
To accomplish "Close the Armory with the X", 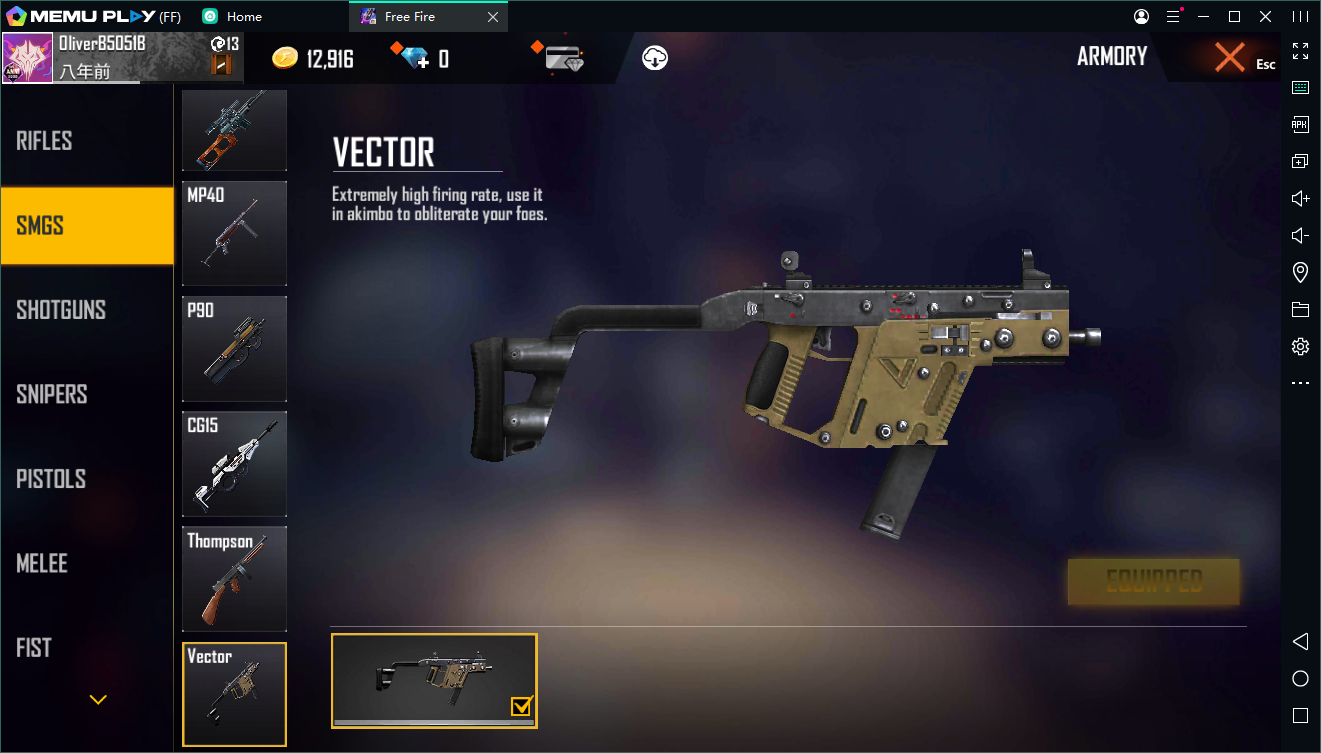I will pyautogui.click(x=1230, y=58).
